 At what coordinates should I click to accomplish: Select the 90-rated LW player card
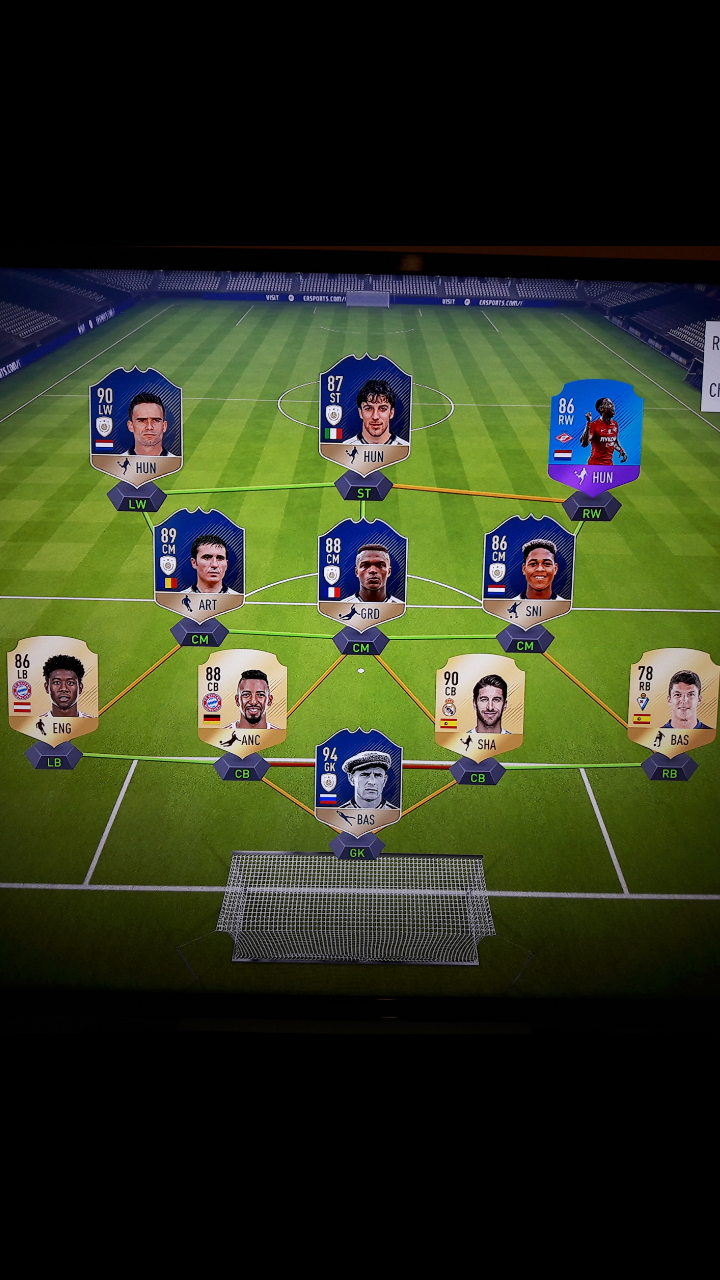[x=136, y=425]
